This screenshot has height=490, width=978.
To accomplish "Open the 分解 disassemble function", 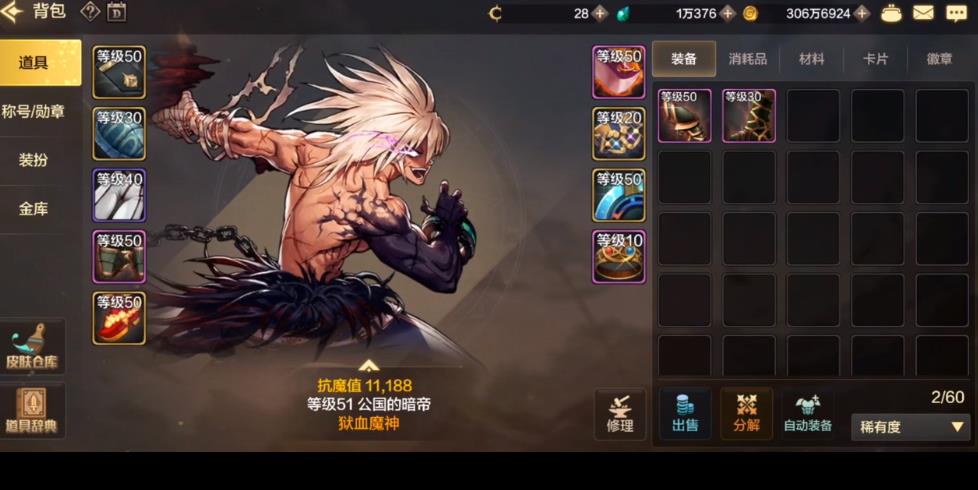I will [747, 413].
